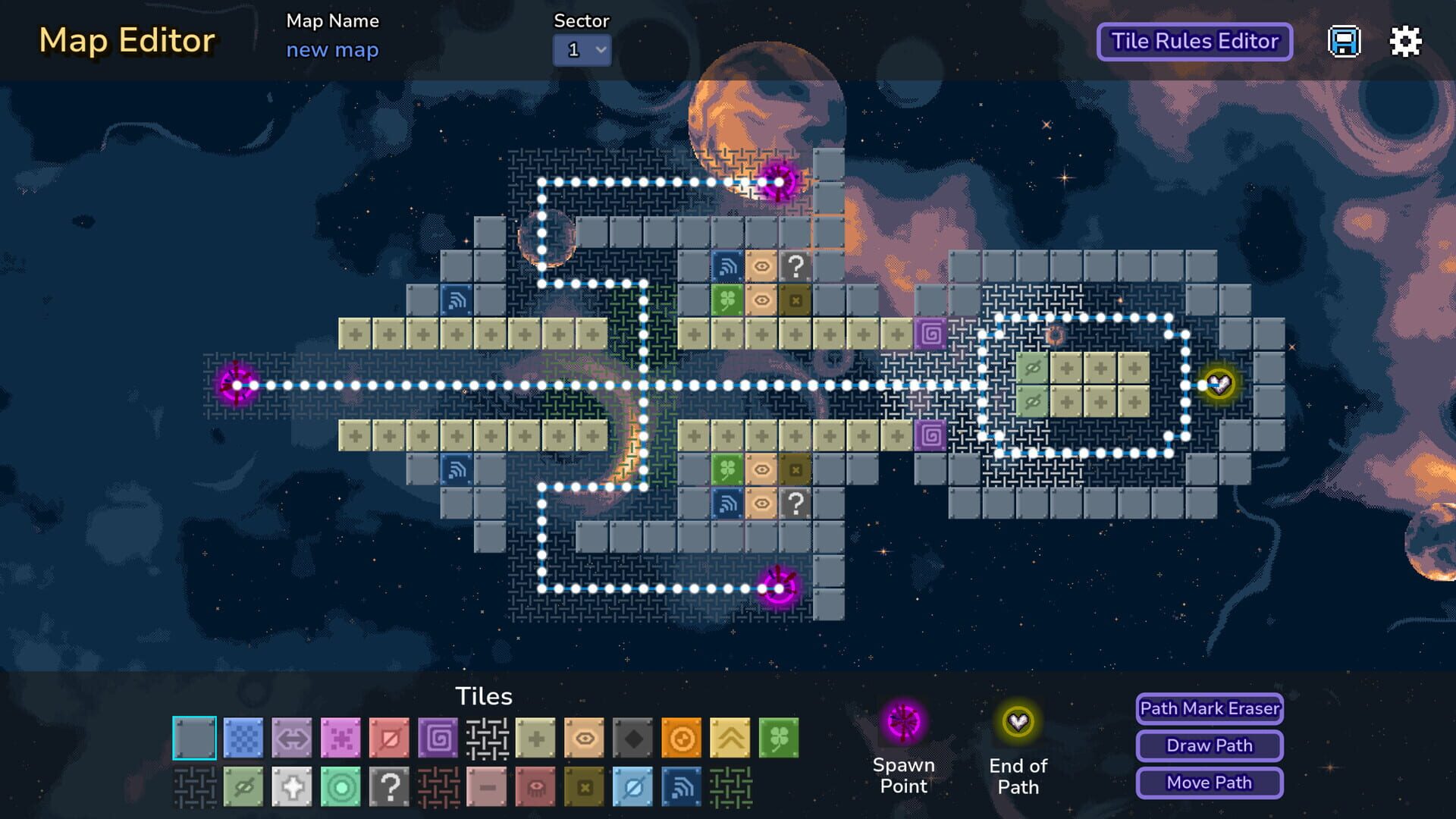Activate the Path Mark Eraser
Viewport: 1456px width, 819px height.
click(1209, 709)
